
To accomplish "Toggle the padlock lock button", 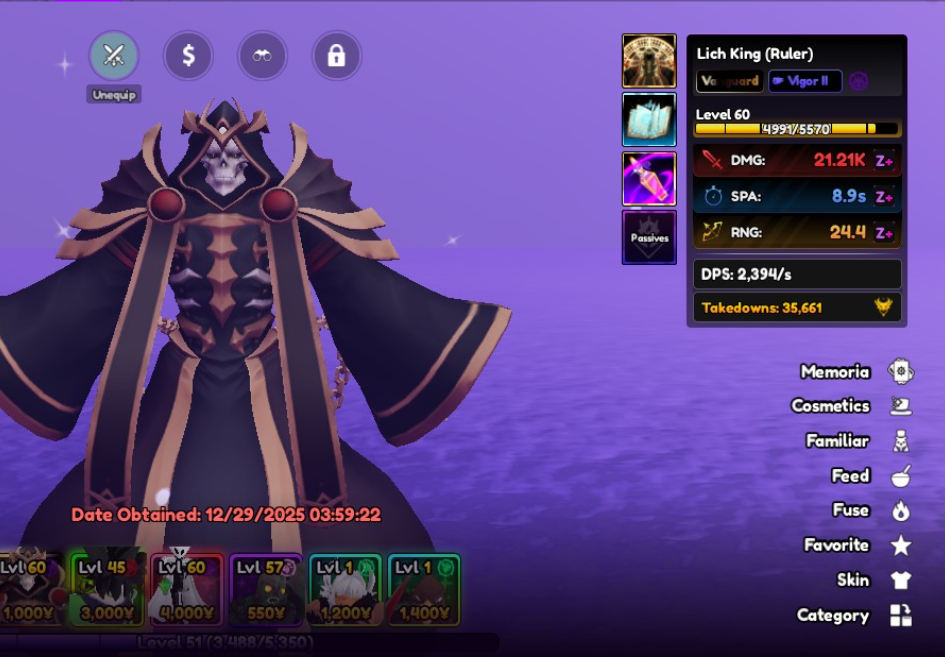I will pyautogui.click(x=336, y=56).
